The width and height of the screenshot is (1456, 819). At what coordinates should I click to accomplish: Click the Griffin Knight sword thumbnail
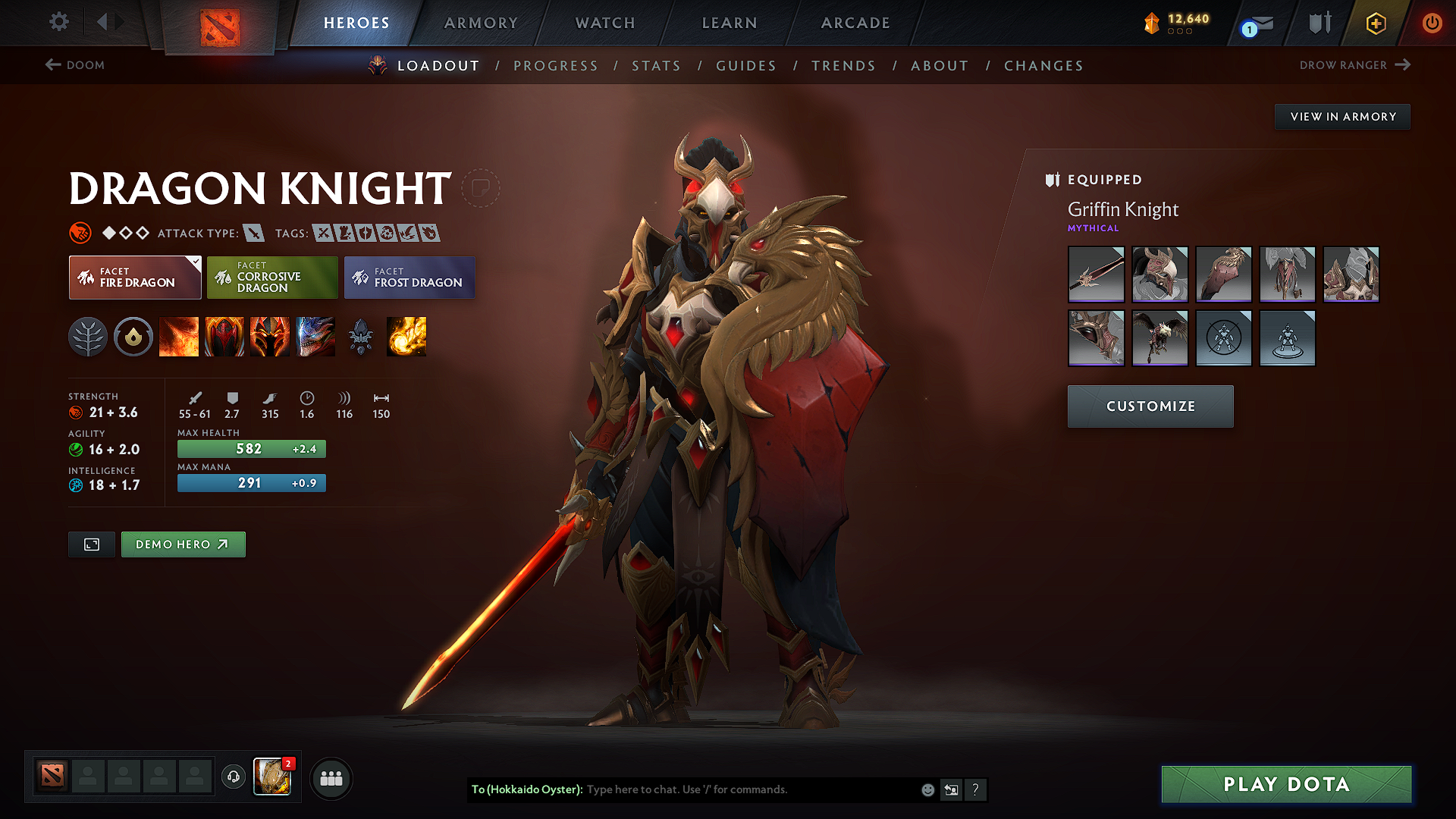pyautogui.click(x=1096, y=274)
